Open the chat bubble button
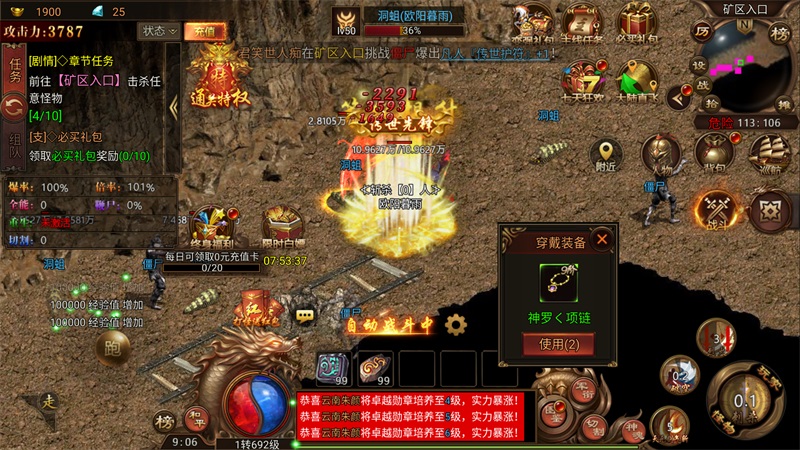The image size is (800, 450). (305, 315)
